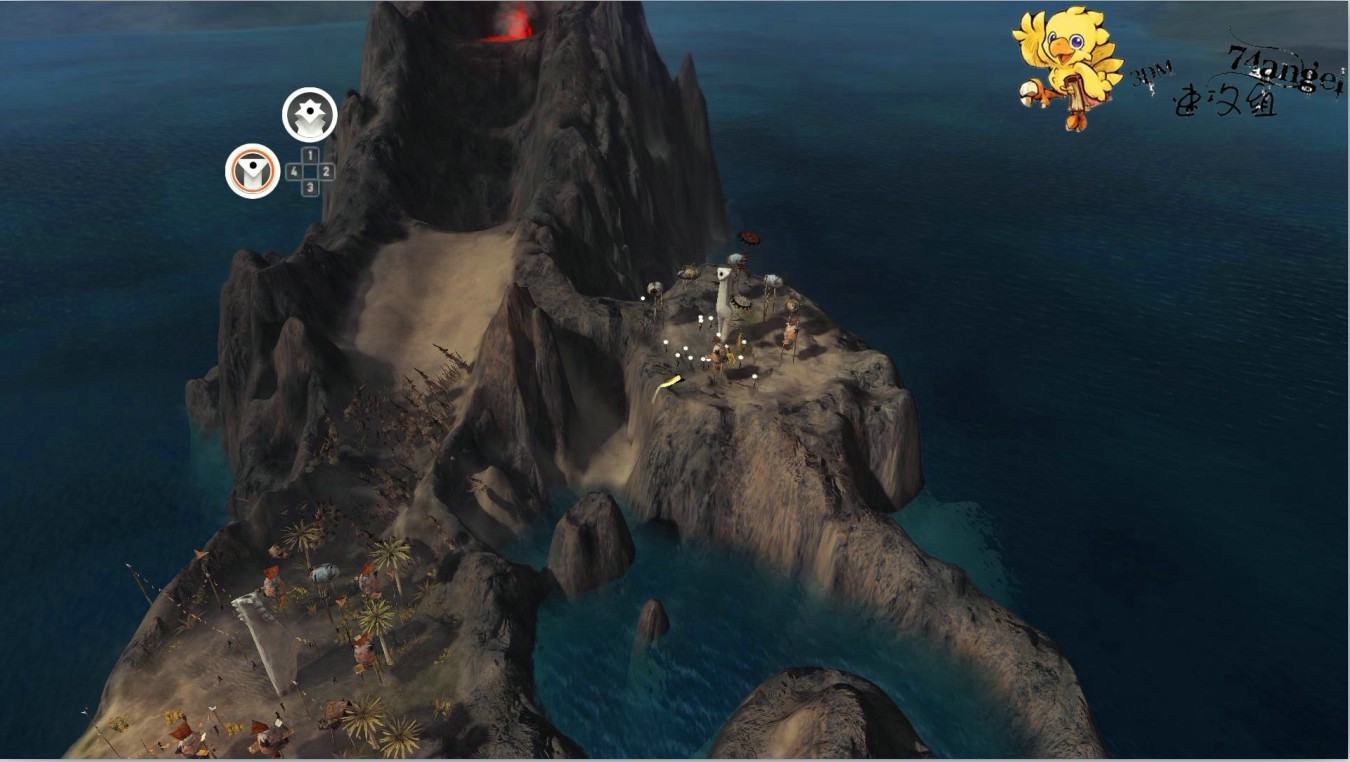
Task: Activate the star-topped totem power icon
Action: (310, 115)
